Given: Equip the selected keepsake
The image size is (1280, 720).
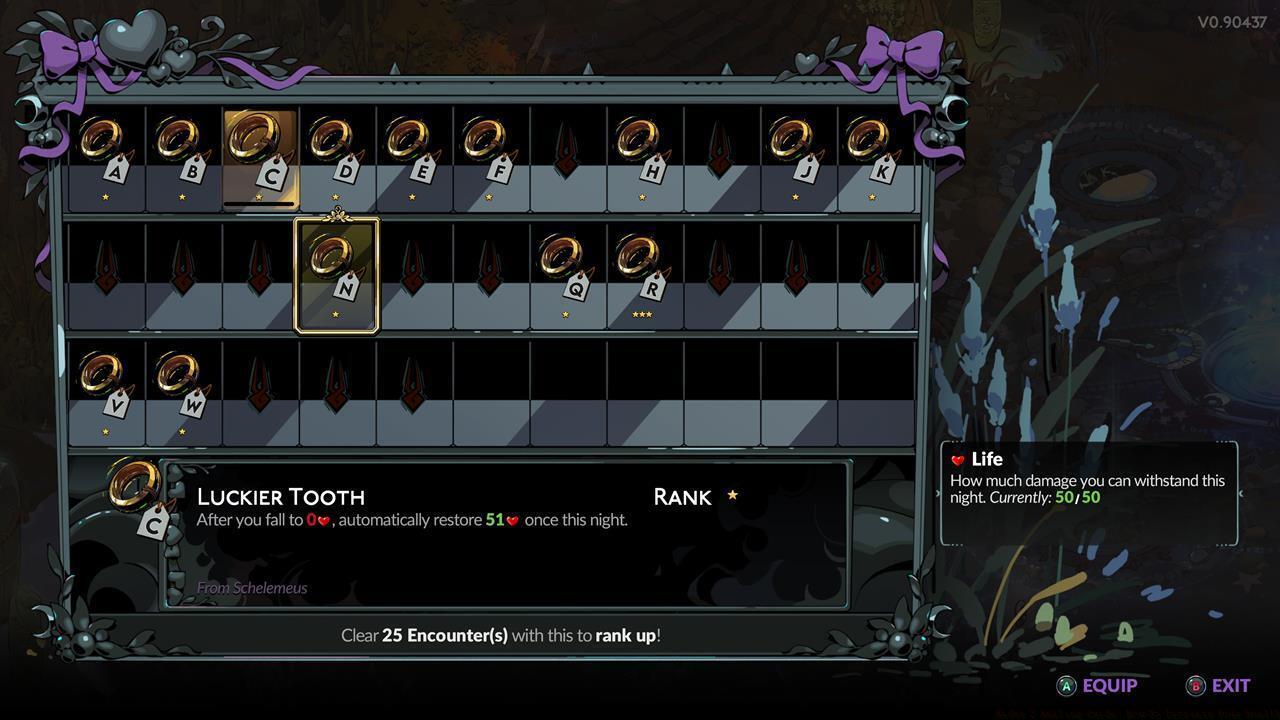Looking at the screenshot, I should [x=1098, y=686].
